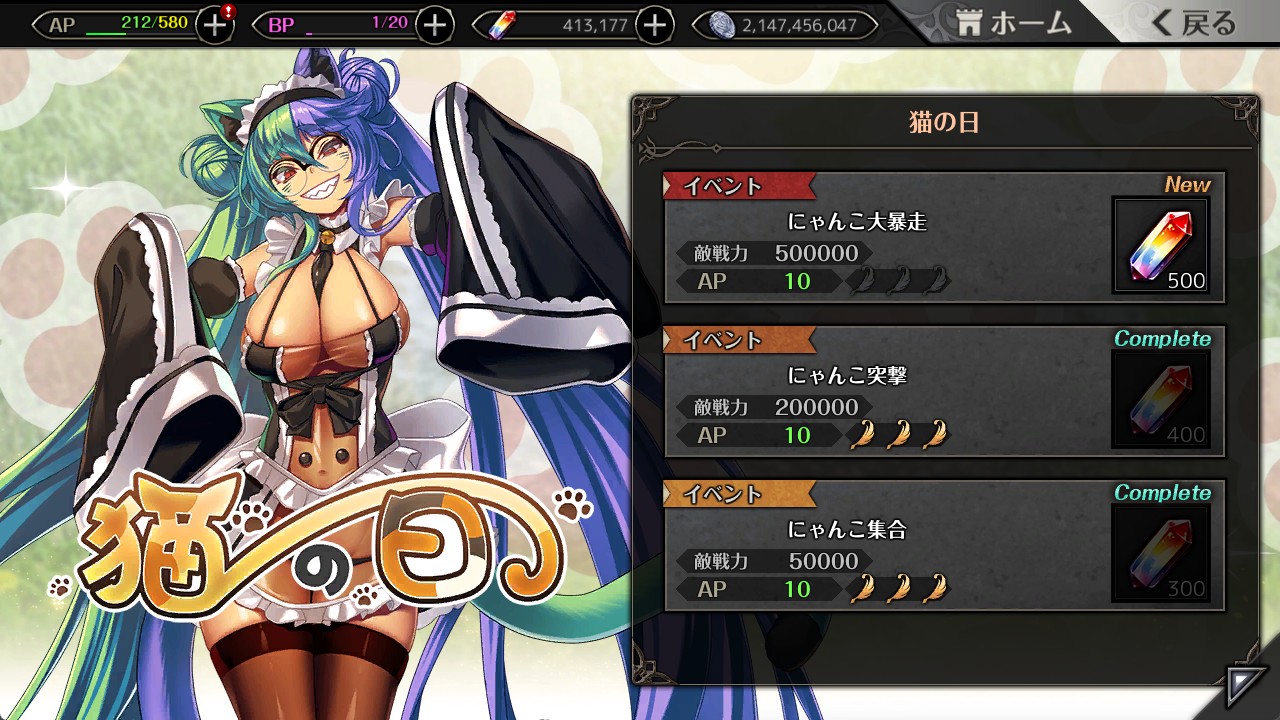This screenshot has height=720, width=1280.
Task: Refill BP using its plus button
Action: pyautogui.click(x=434, y=25)
